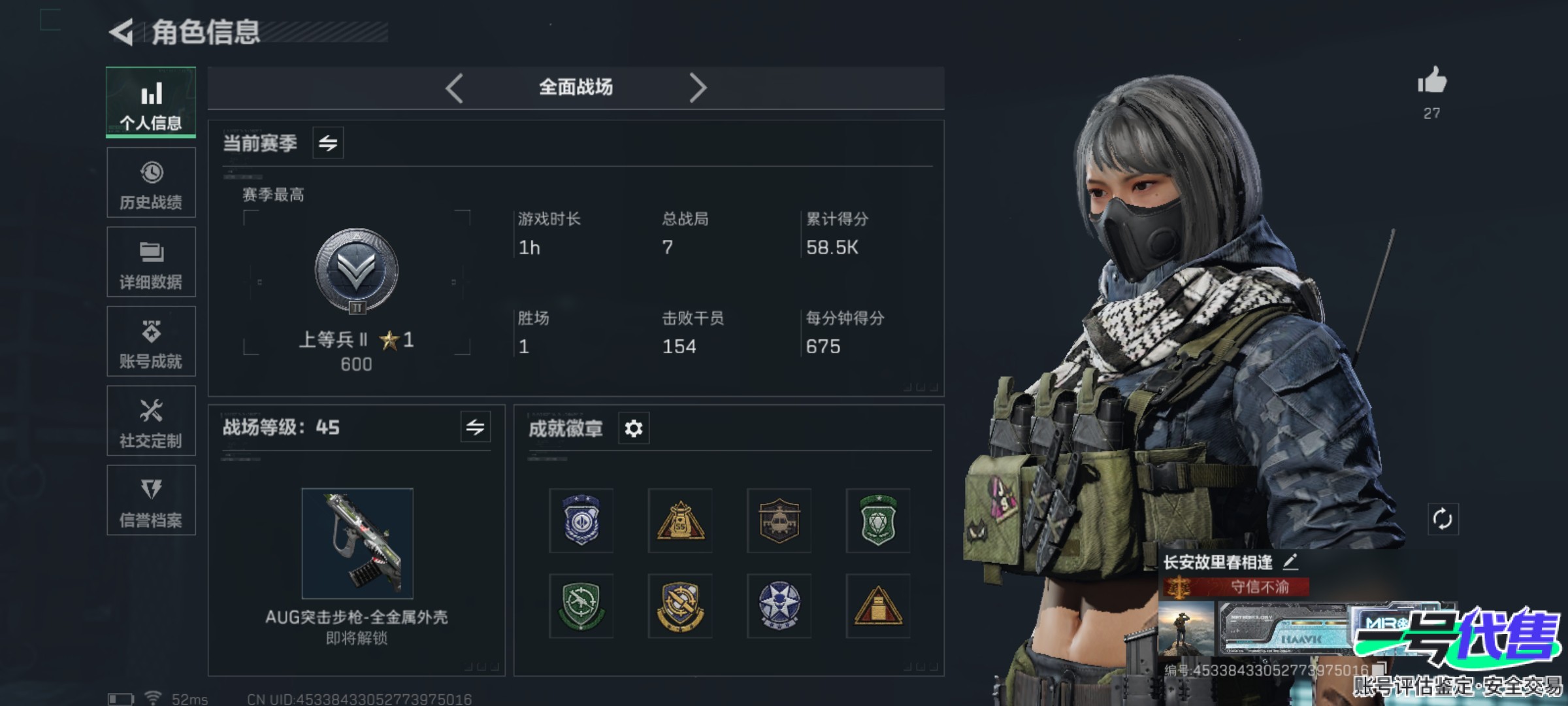
Task: Click the right arrow beside 全面战场
Action: 698,88
